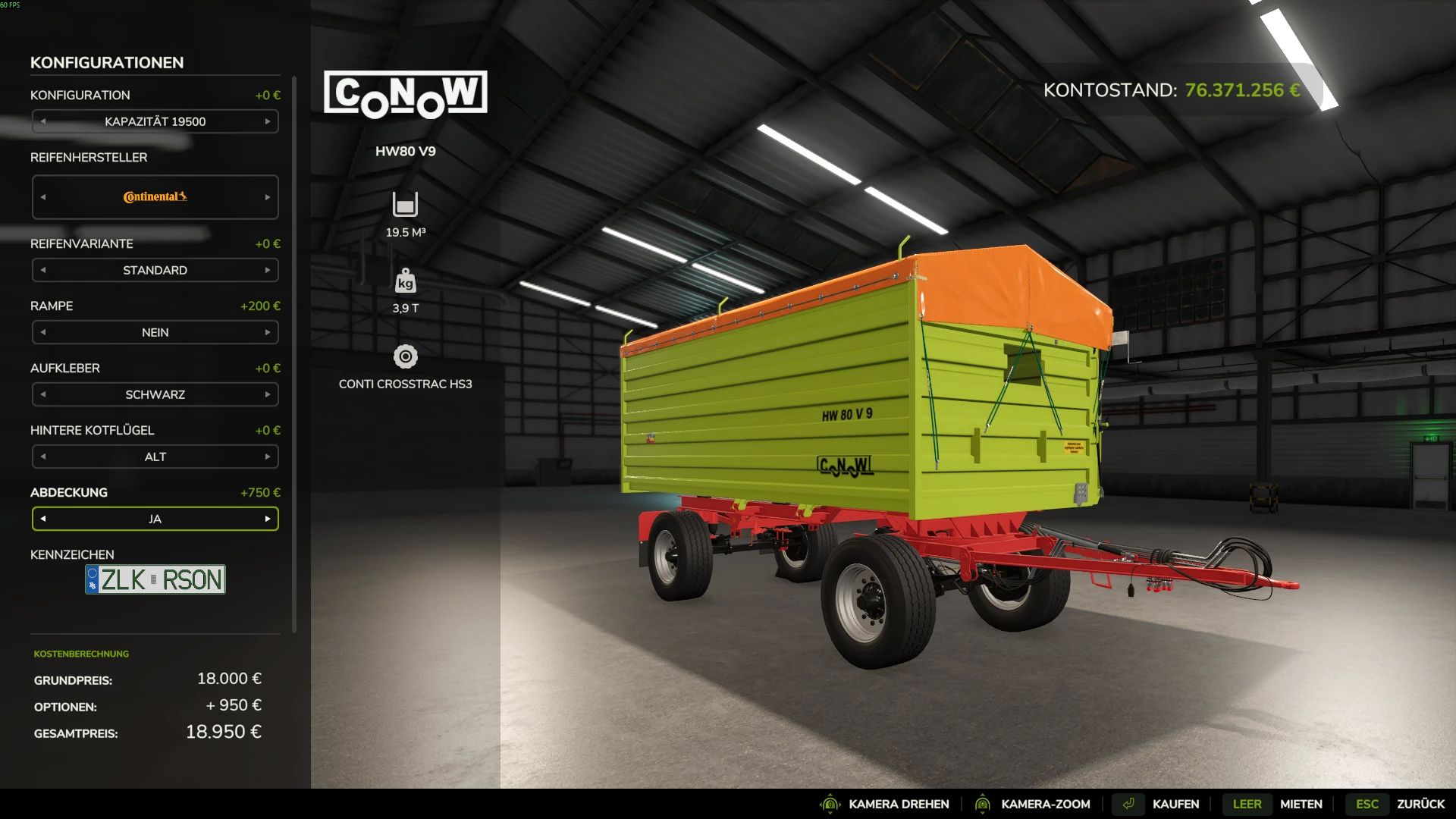Open next Konfiguration with right arrow
The height and width of the screenshot is (819, 1456).
(x=267, y=121)
